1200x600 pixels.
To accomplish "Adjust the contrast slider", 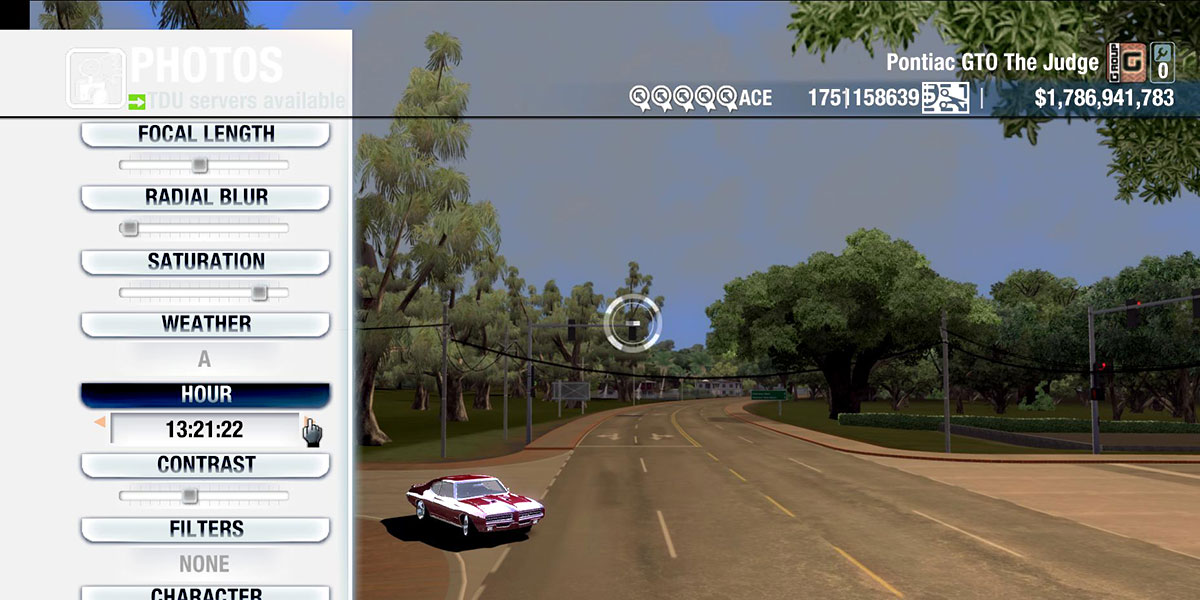I will [190, 496].
